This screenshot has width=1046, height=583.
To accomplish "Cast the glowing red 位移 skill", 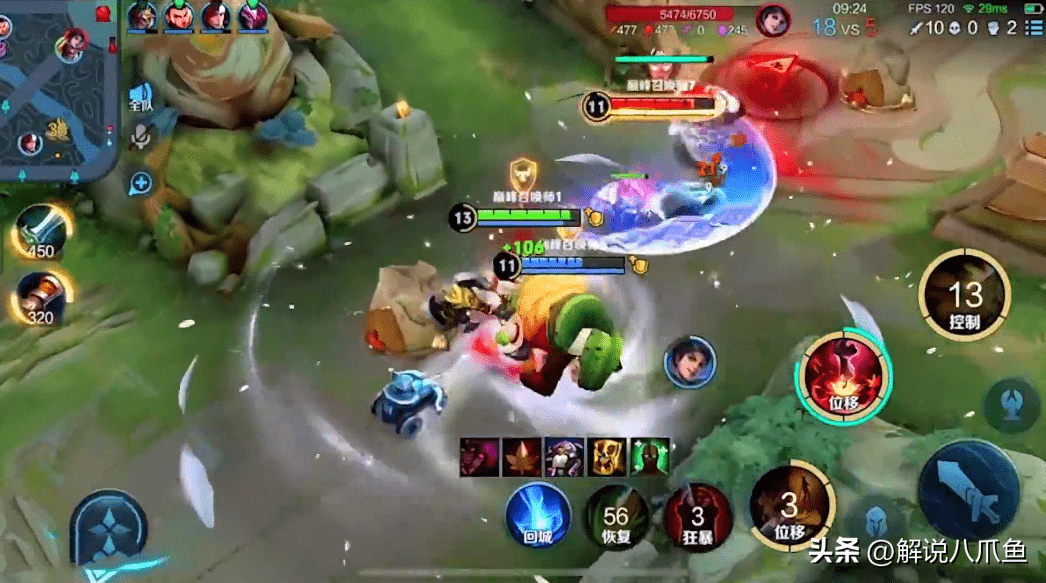I will (x=843, y=375).
